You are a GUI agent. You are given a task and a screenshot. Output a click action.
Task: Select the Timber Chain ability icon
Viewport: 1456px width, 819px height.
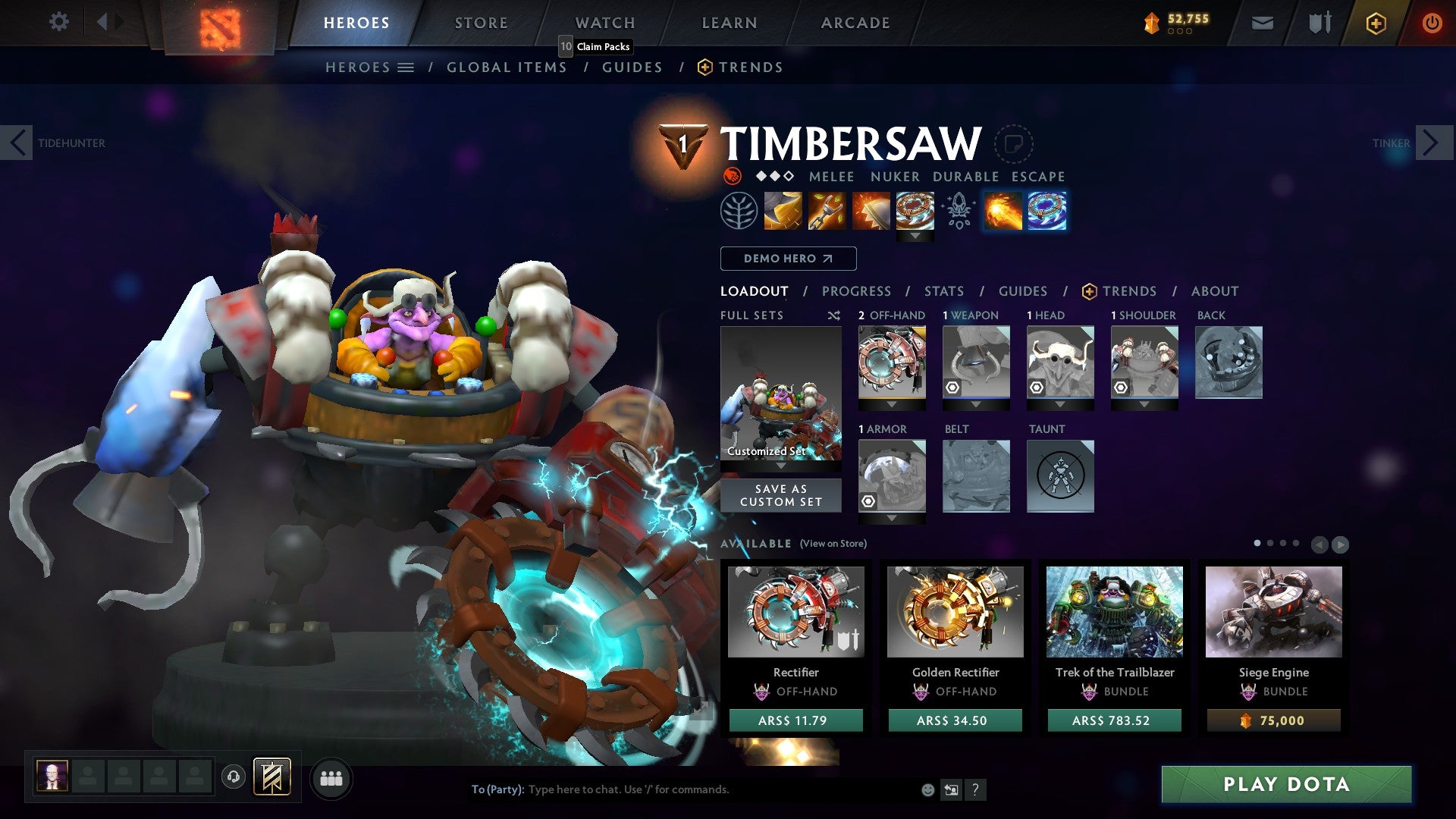coord(825,211)
